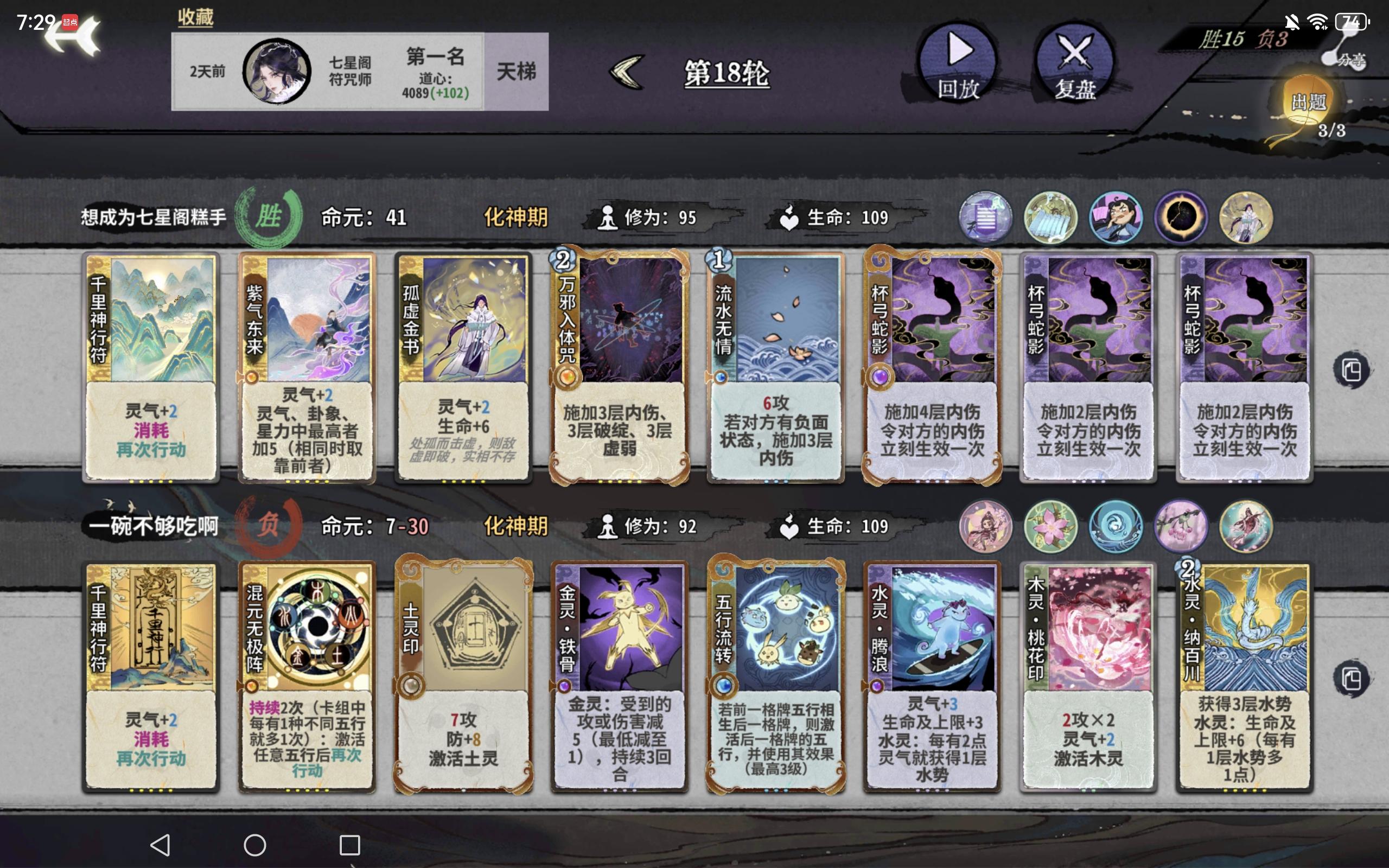1389x868 pixels.
Task: Select the dark eclipse buff icon of top player
Action: (1181, 217)
